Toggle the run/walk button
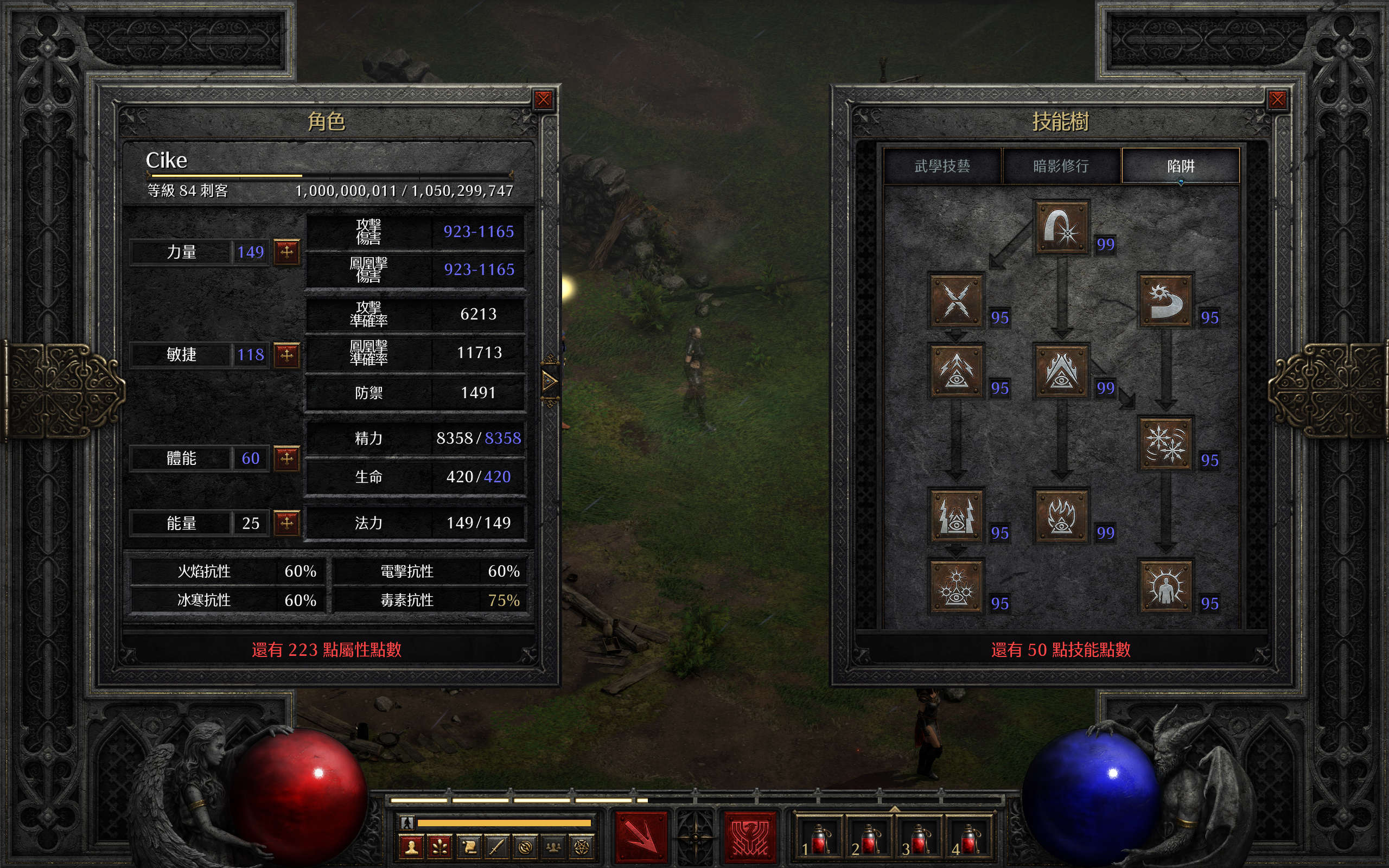This screenshot has width=1389, height=868. [x=407, y=822]
